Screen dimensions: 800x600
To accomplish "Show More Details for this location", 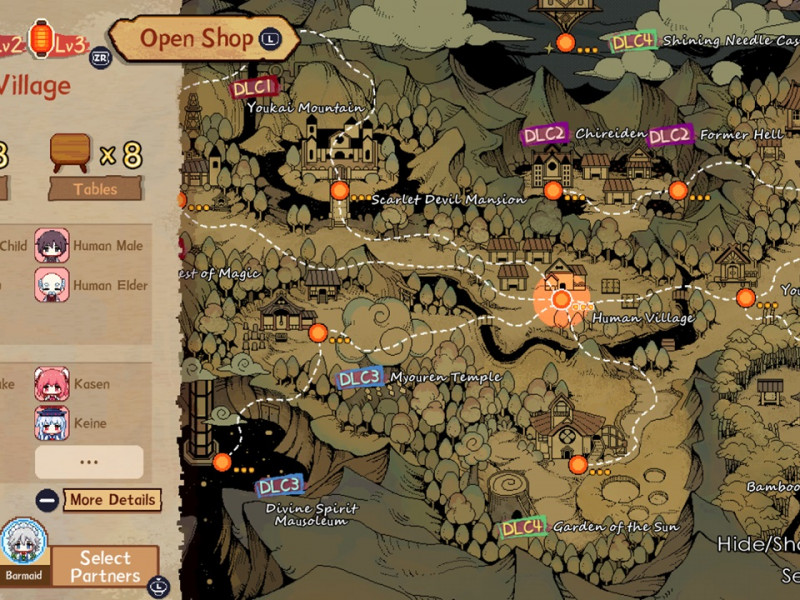I will coord(112,499).
